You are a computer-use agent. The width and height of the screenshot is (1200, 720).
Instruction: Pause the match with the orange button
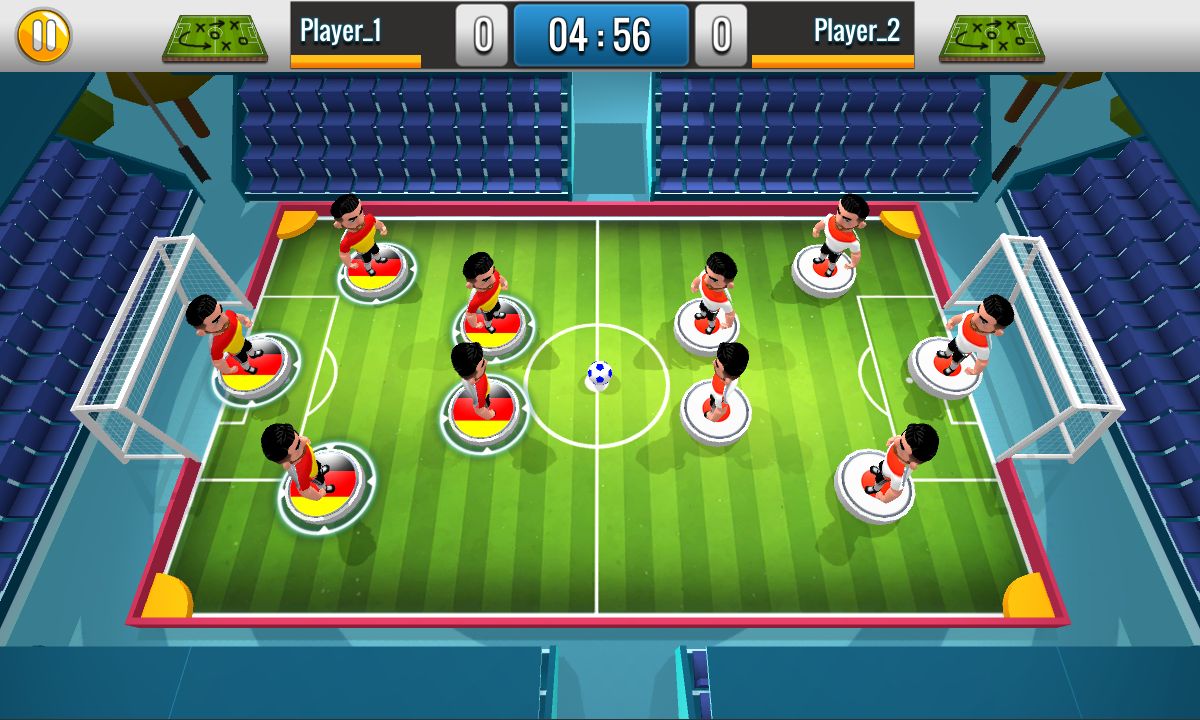click(x=43, y=35)
